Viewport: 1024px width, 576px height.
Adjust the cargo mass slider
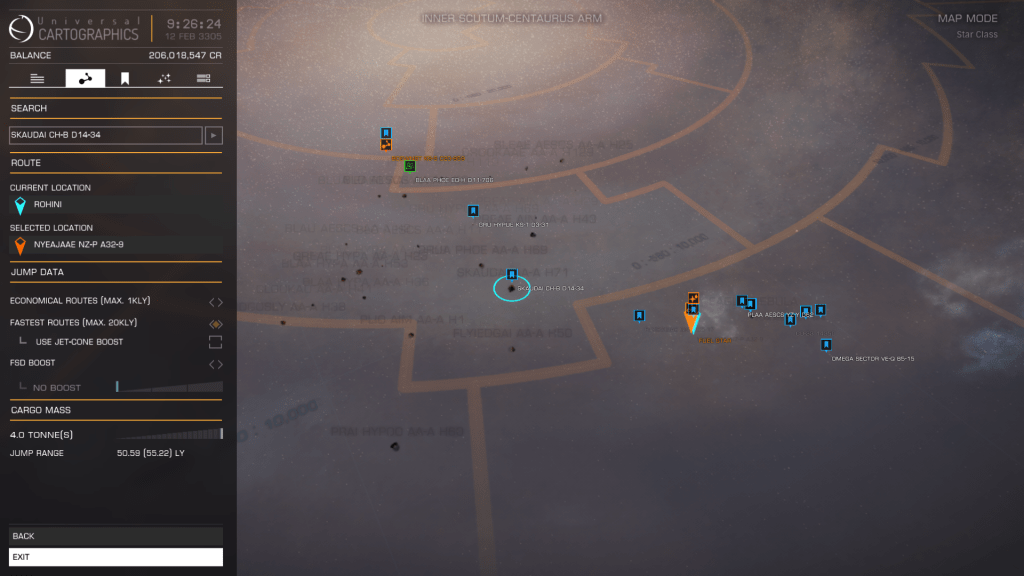(x=168, y=434)
